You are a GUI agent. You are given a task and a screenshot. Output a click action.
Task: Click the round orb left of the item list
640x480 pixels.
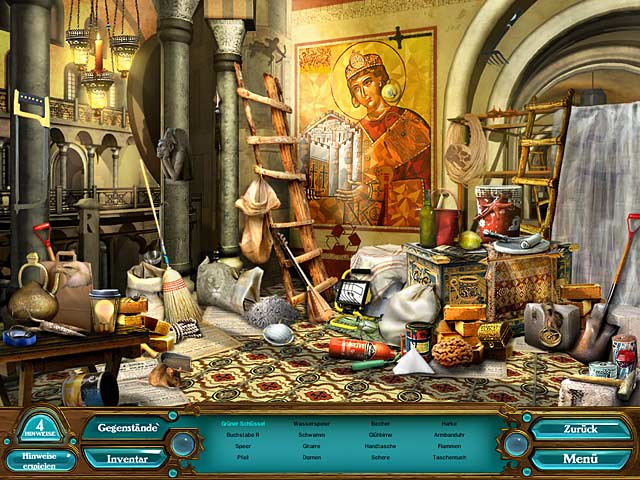tap(183, 443)
